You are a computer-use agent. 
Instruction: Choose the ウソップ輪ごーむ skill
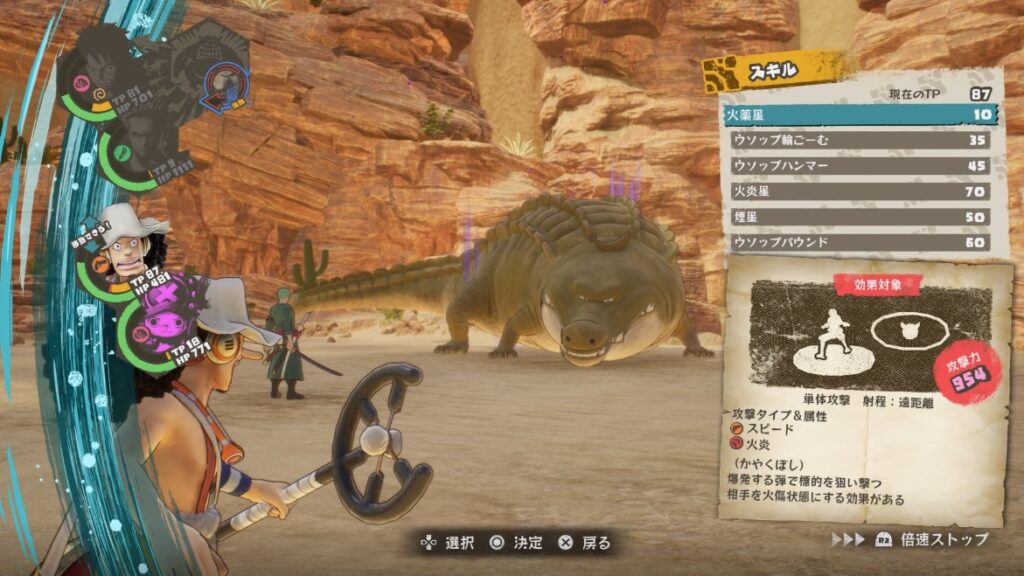[x=858, y=140]
